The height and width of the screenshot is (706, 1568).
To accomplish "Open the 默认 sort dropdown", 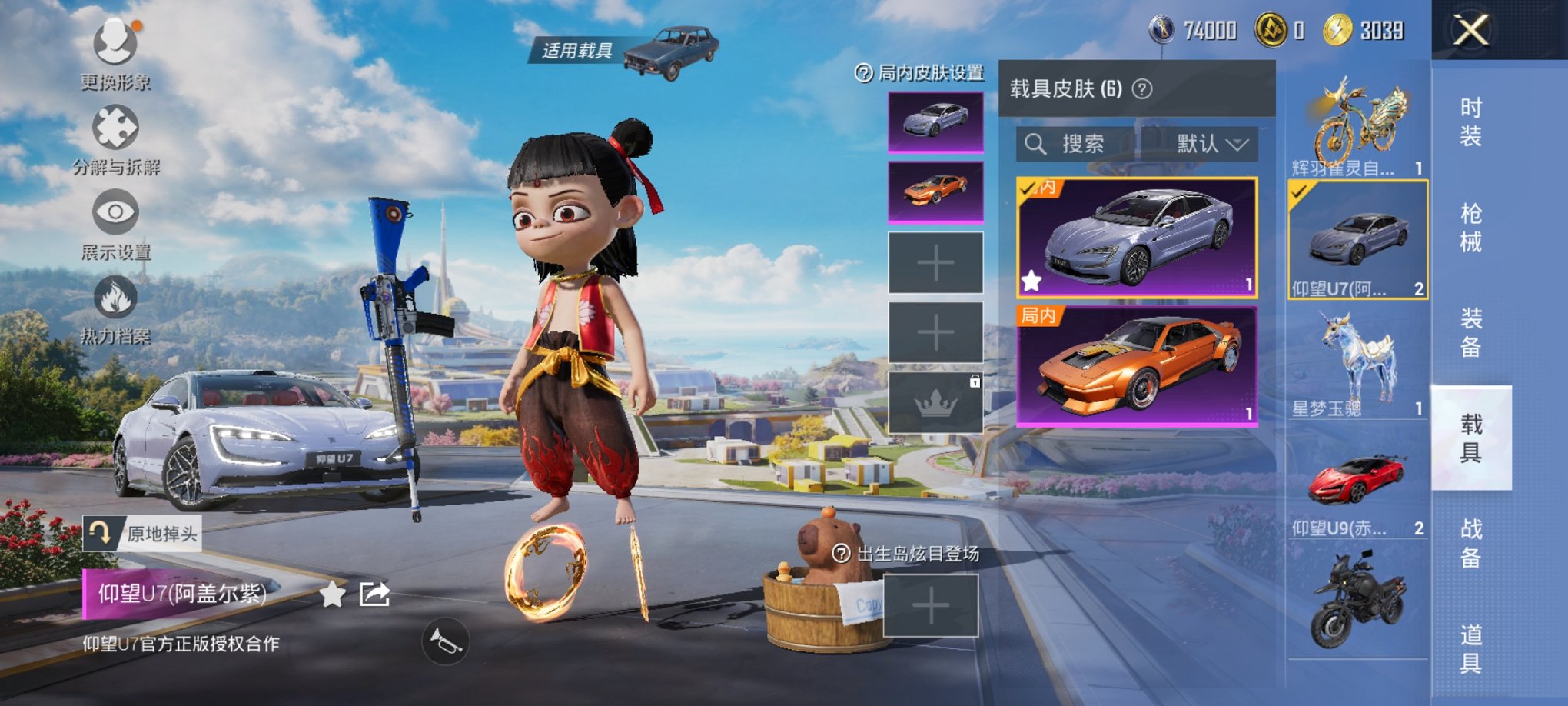I will 1211,144.
